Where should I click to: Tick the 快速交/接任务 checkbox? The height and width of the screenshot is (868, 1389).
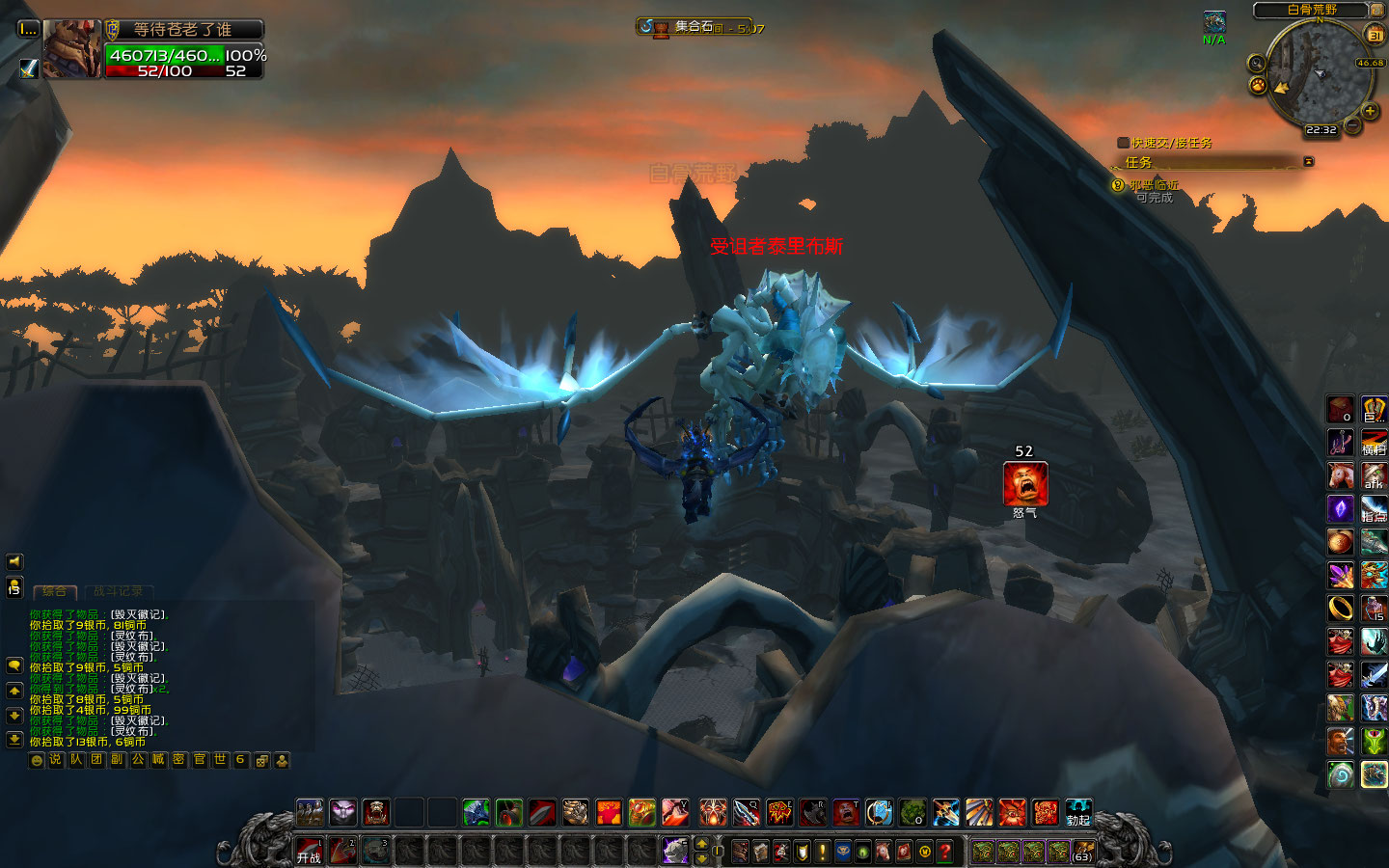[x=1123, y=143]
